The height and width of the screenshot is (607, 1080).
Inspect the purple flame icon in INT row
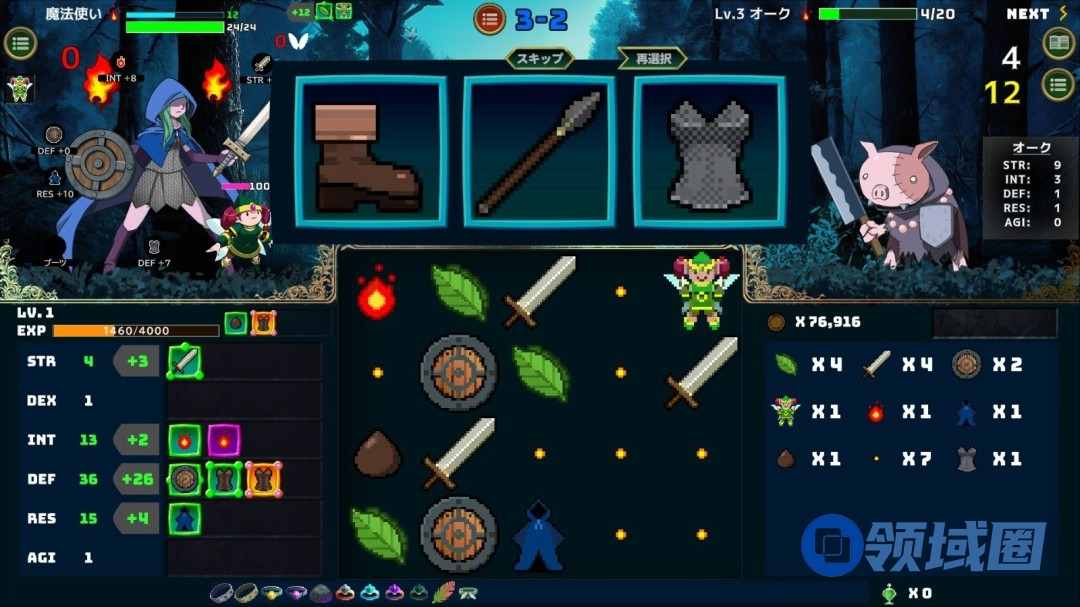click(223, 439)
